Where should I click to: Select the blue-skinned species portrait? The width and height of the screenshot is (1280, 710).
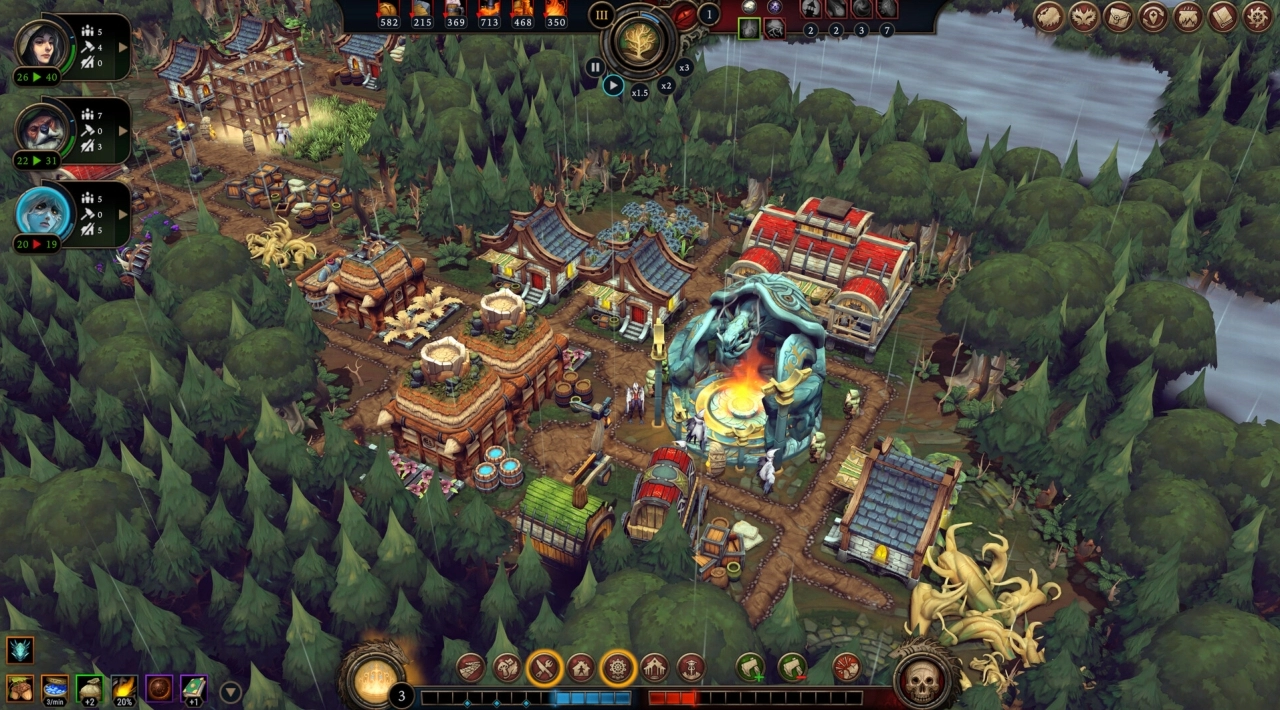[41, 213]
